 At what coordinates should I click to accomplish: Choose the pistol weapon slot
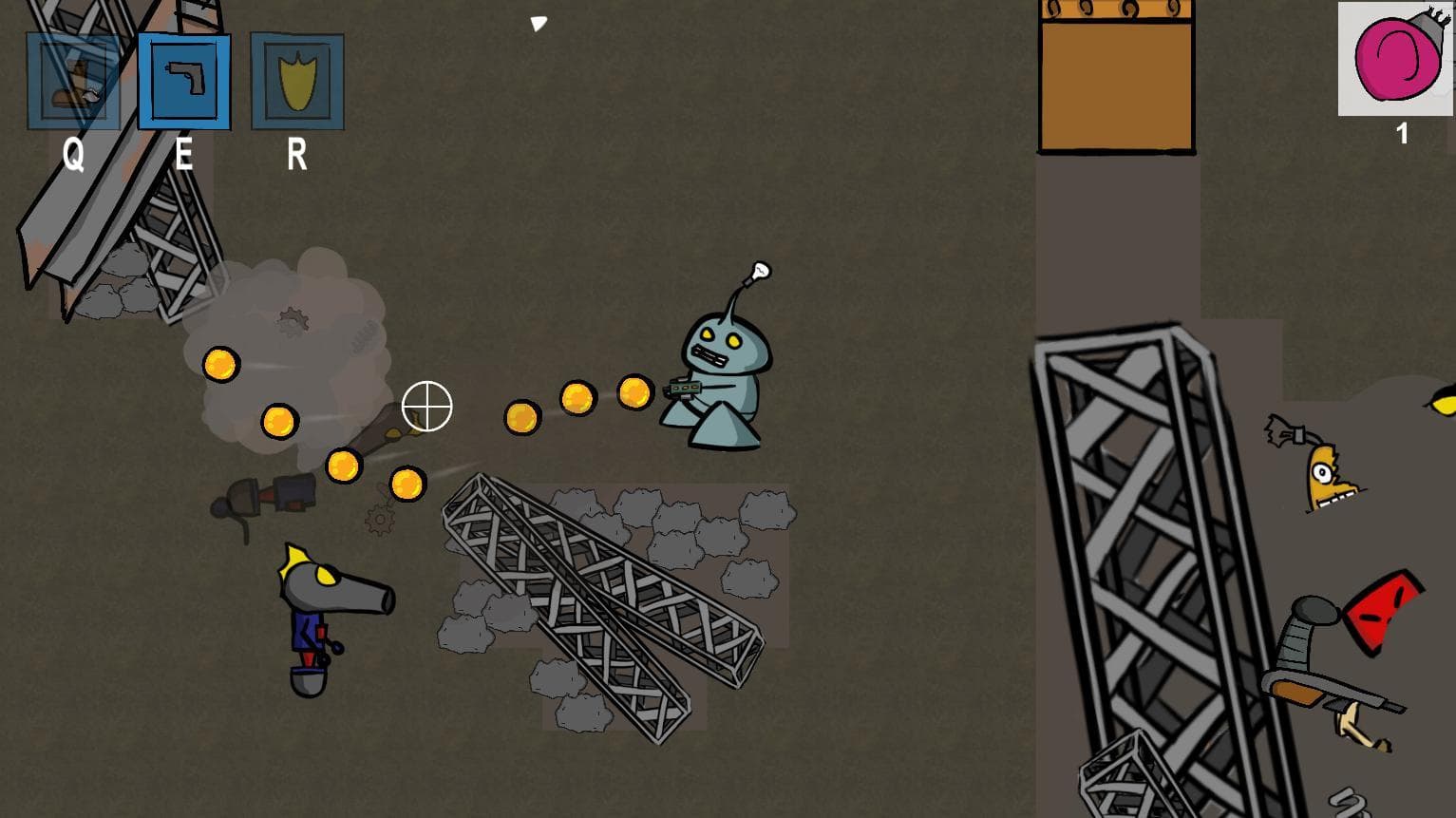(x=184, y=82)
